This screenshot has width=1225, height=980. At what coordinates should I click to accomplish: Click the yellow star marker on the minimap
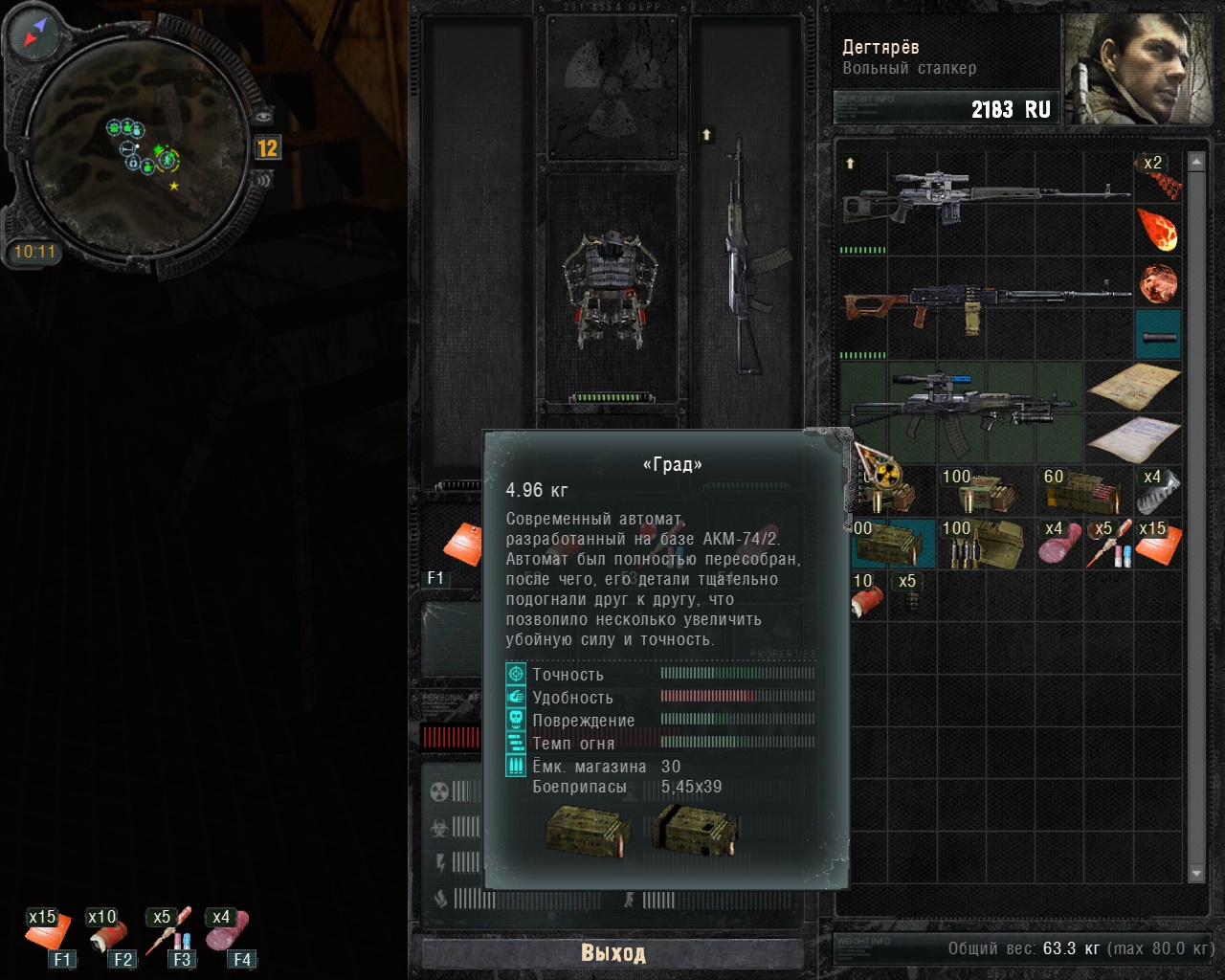coord(172,186)
